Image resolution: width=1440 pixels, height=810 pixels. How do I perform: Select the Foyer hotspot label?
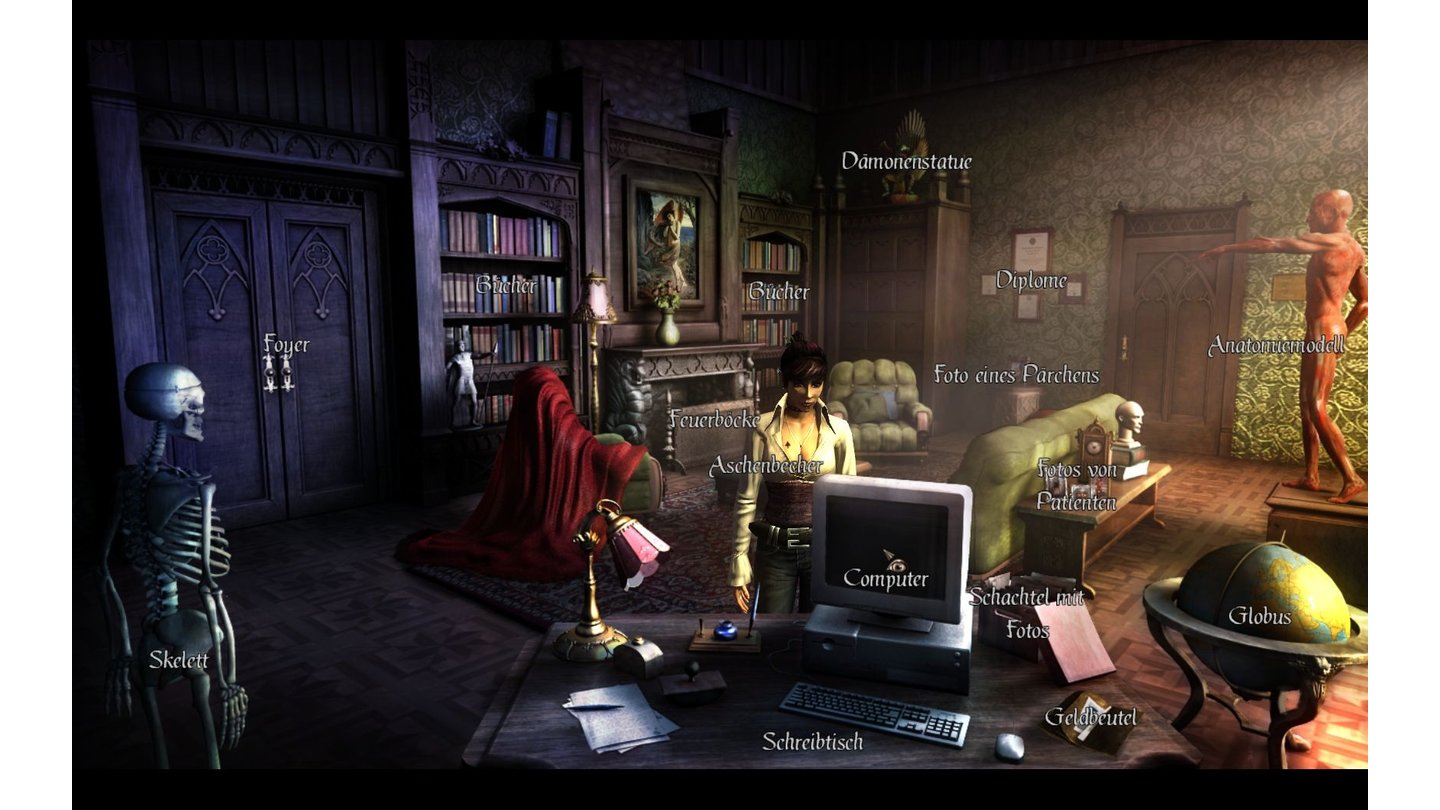coord(286,345)
